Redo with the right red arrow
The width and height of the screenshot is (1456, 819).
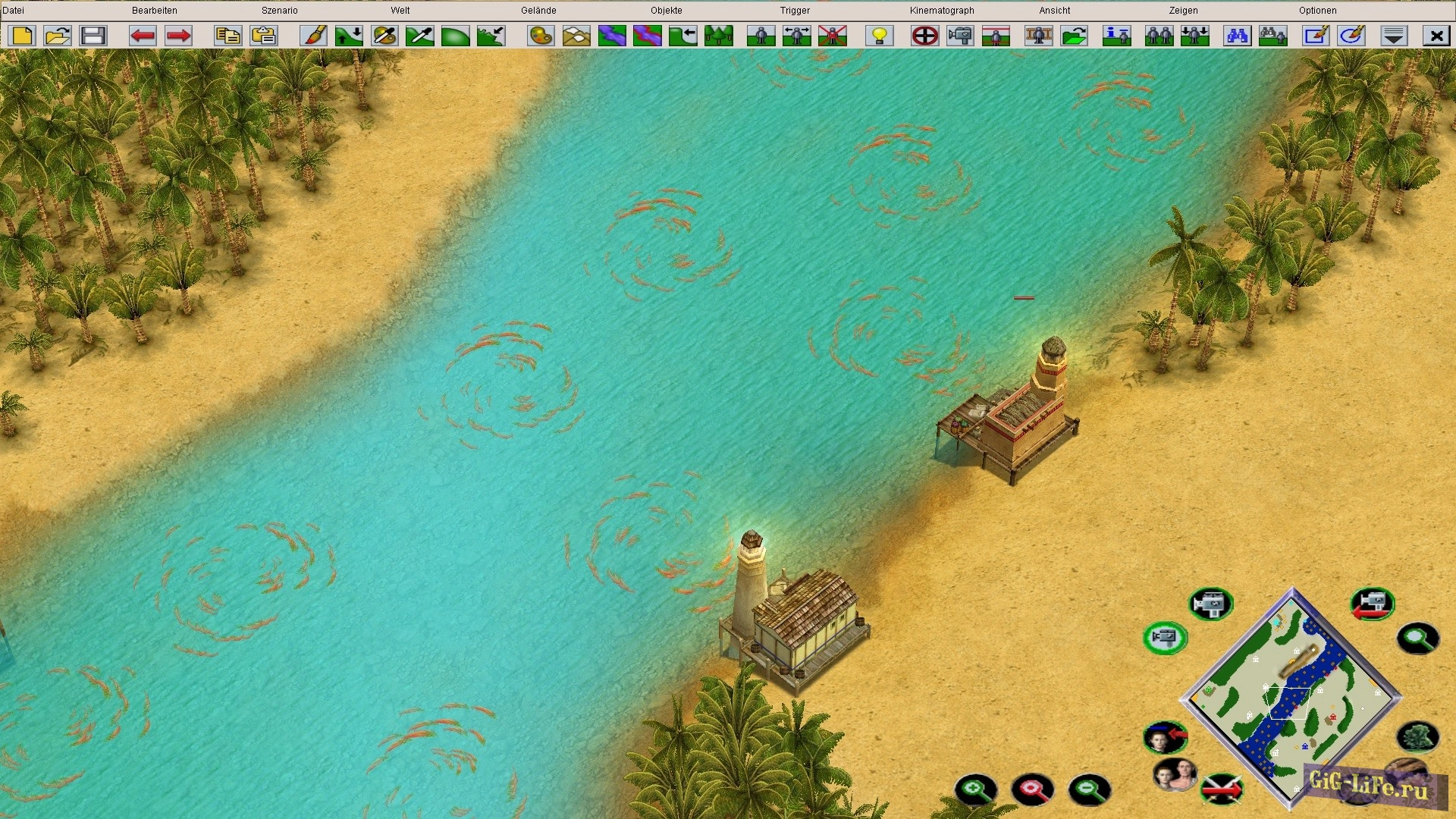tap(178, 36)
